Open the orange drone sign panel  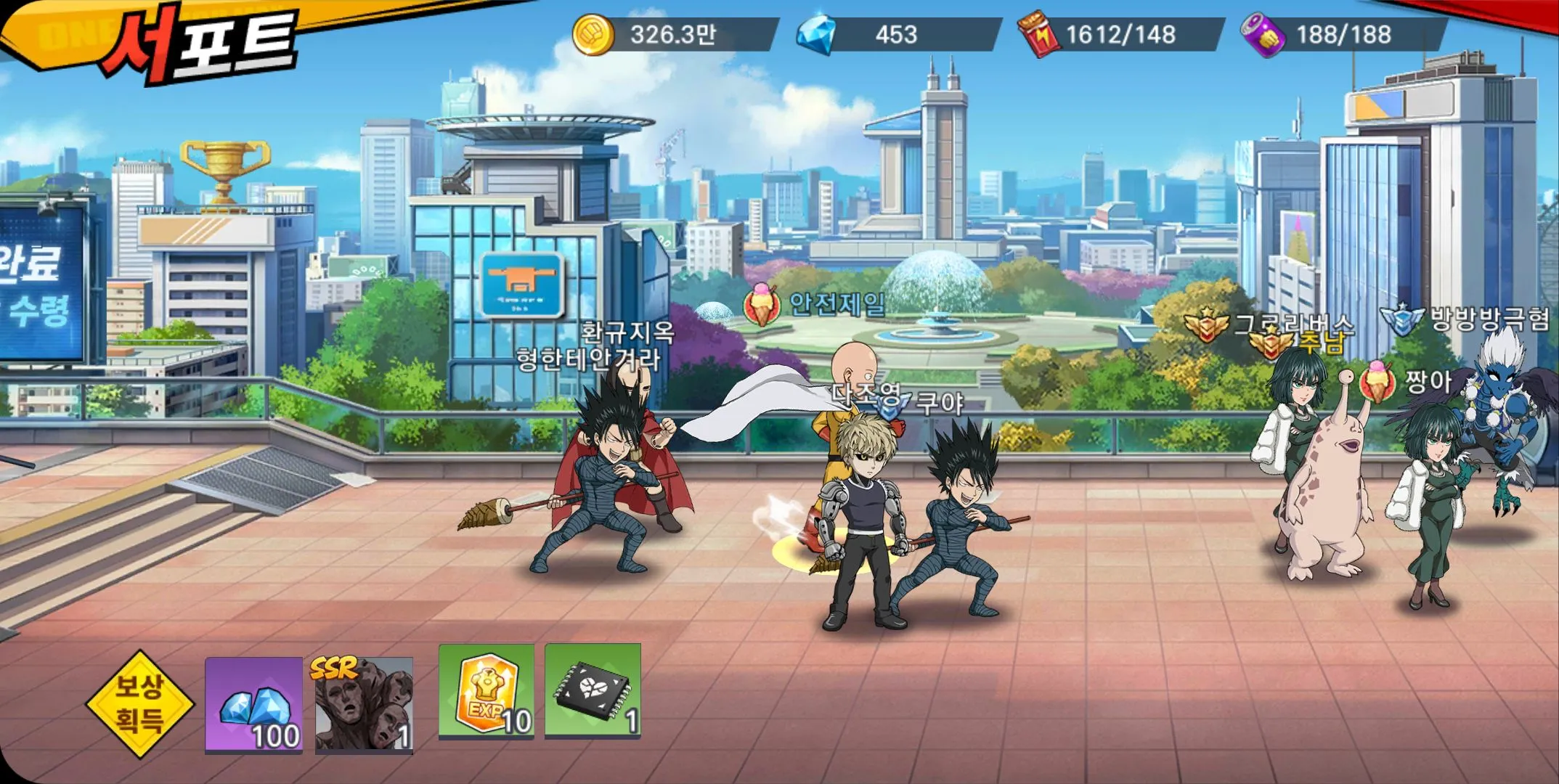point(522,285)
